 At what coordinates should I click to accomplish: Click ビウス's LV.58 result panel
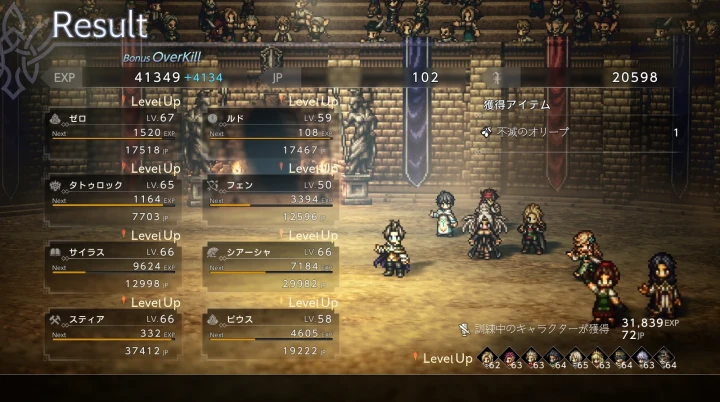(268, 332)
